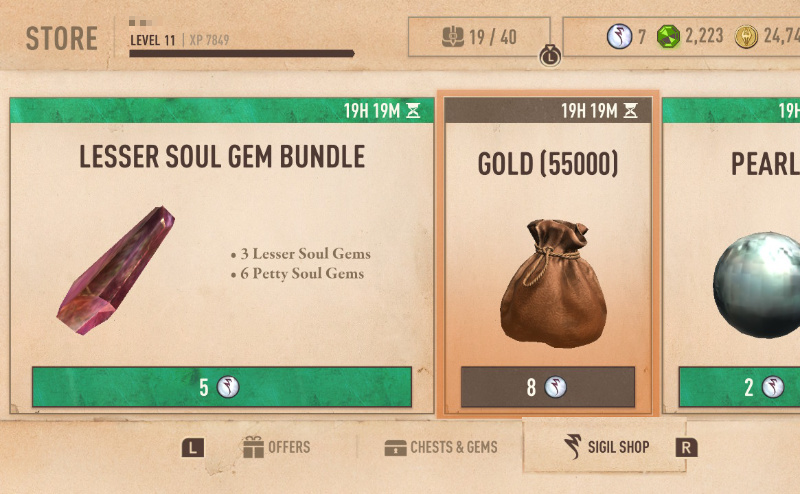Viewport: 800px width, 494px height.
Task: Open the green gems currency balance
Action: coord(690,37)
